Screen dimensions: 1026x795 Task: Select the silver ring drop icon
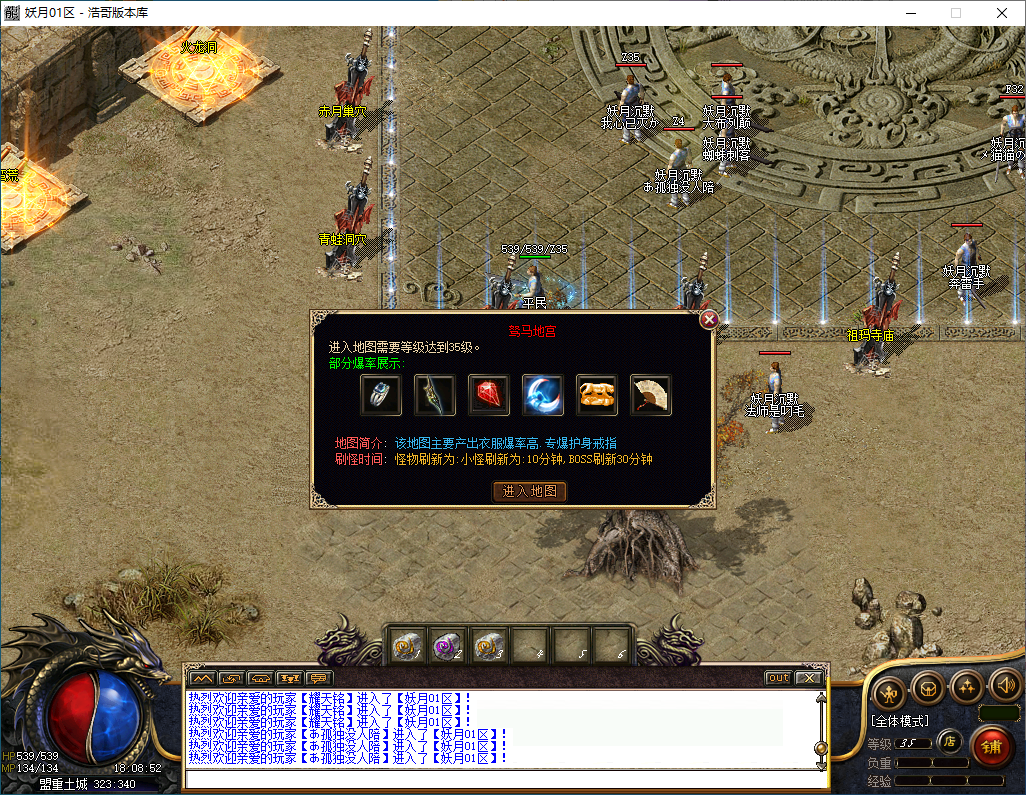(381, 395)
